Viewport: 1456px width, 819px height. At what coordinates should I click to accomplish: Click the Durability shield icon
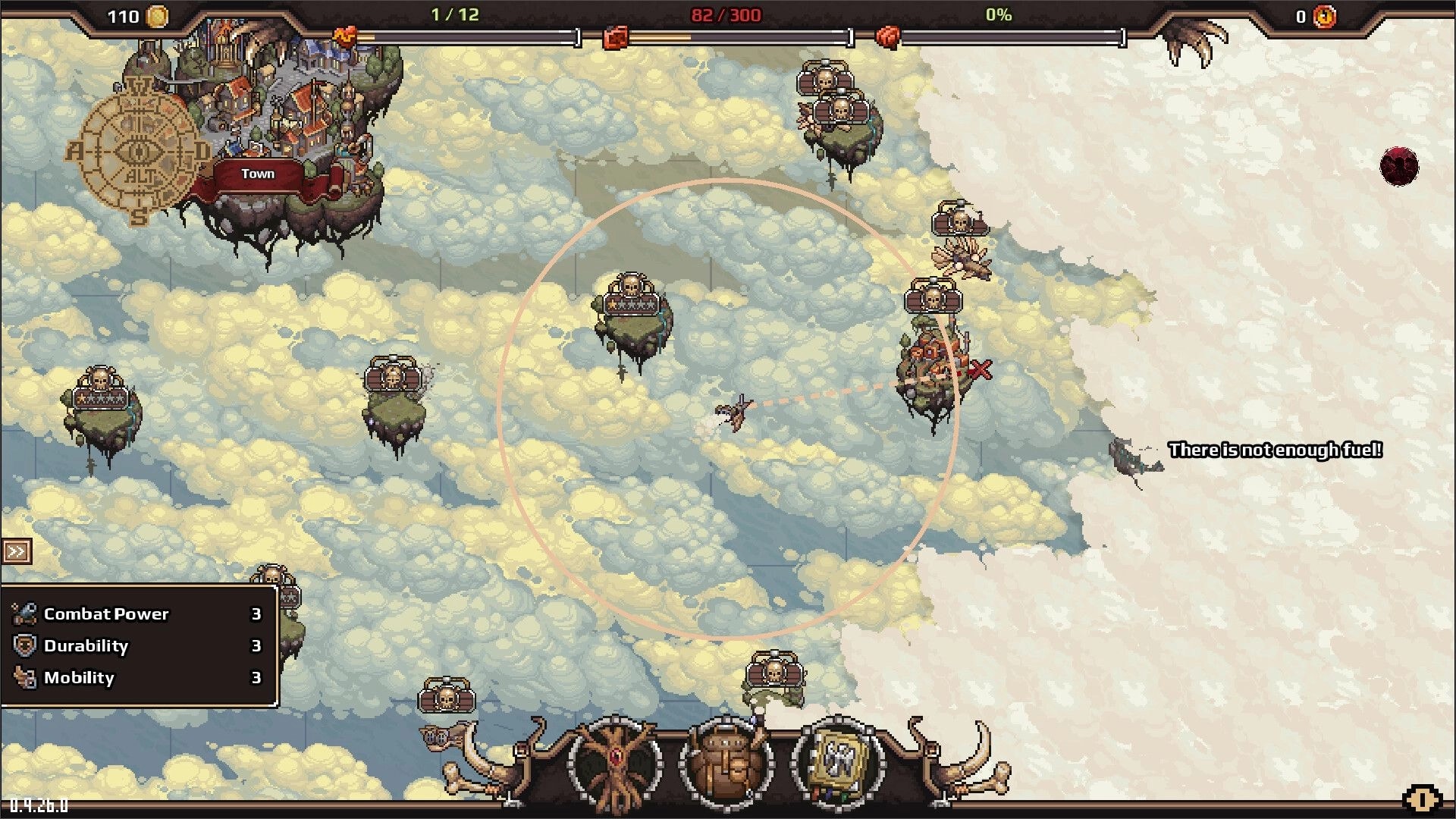(x=24, y=645)
